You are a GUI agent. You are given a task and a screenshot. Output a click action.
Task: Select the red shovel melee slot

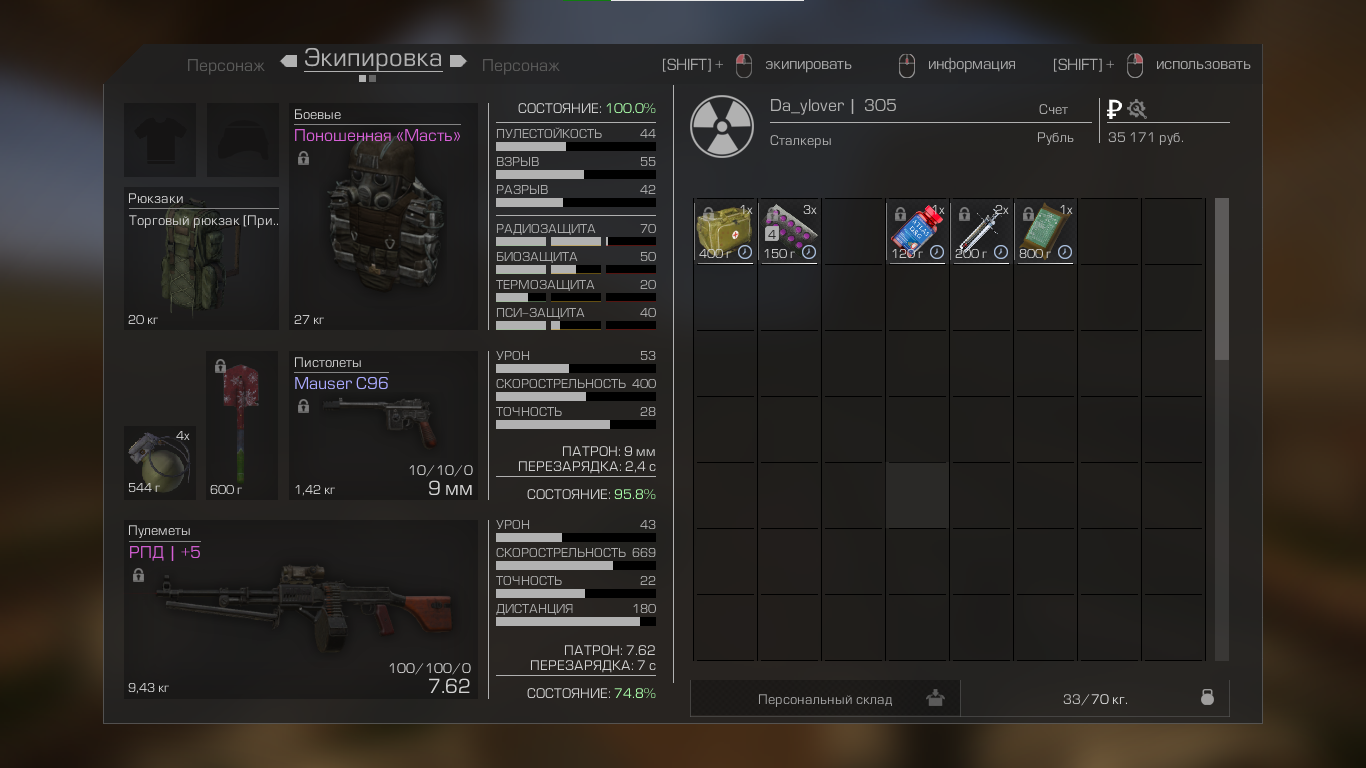pyautogui.click(x=241, y=425)
